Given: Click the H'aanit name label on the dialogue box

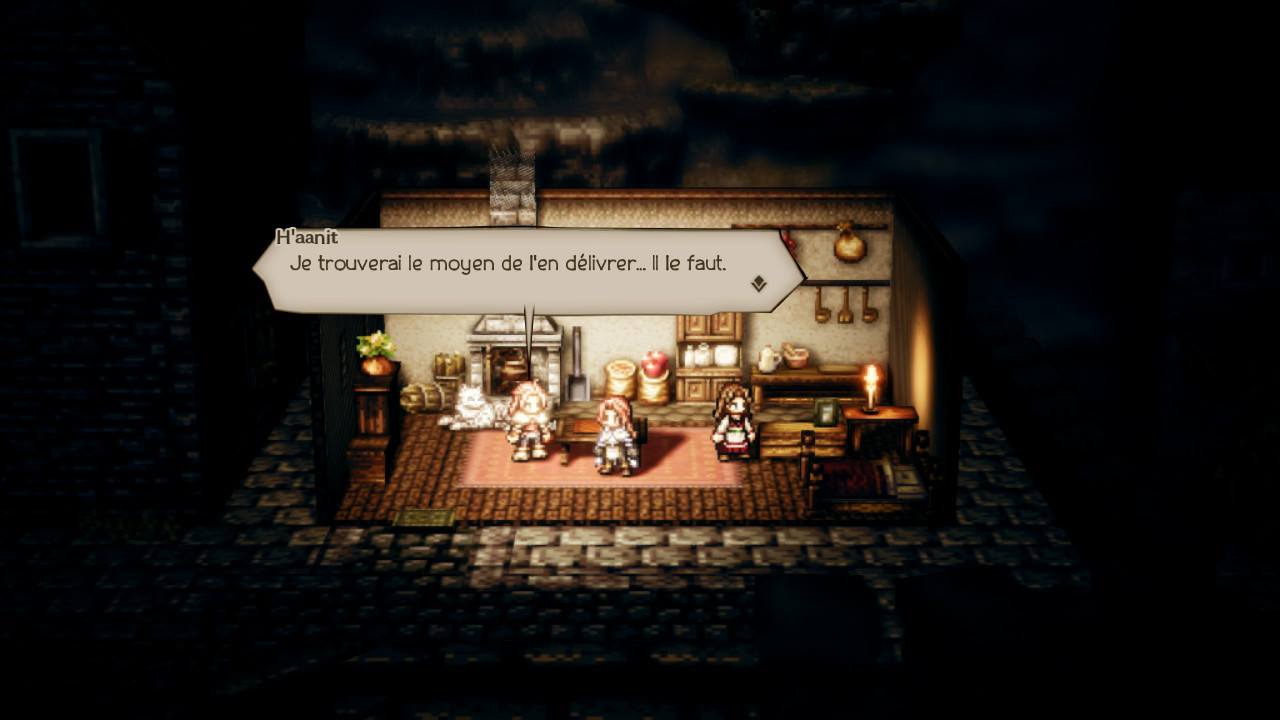Looking at the screenshot, I should tap(307, 237).
